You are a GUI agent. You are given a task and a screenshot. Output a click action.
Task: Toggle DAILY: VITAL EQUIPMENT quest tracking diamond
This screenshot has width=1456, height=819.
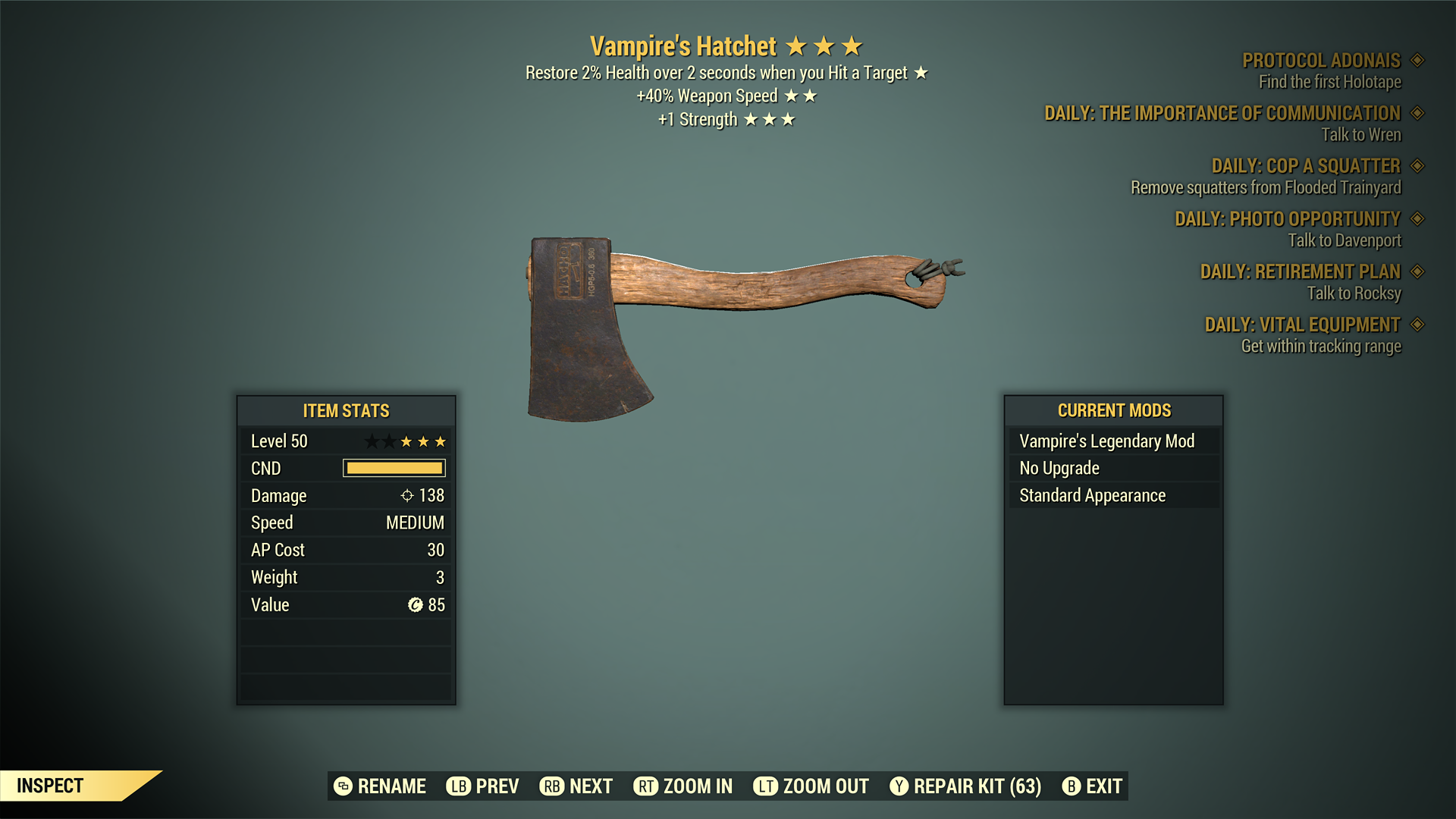point(1418,325)
